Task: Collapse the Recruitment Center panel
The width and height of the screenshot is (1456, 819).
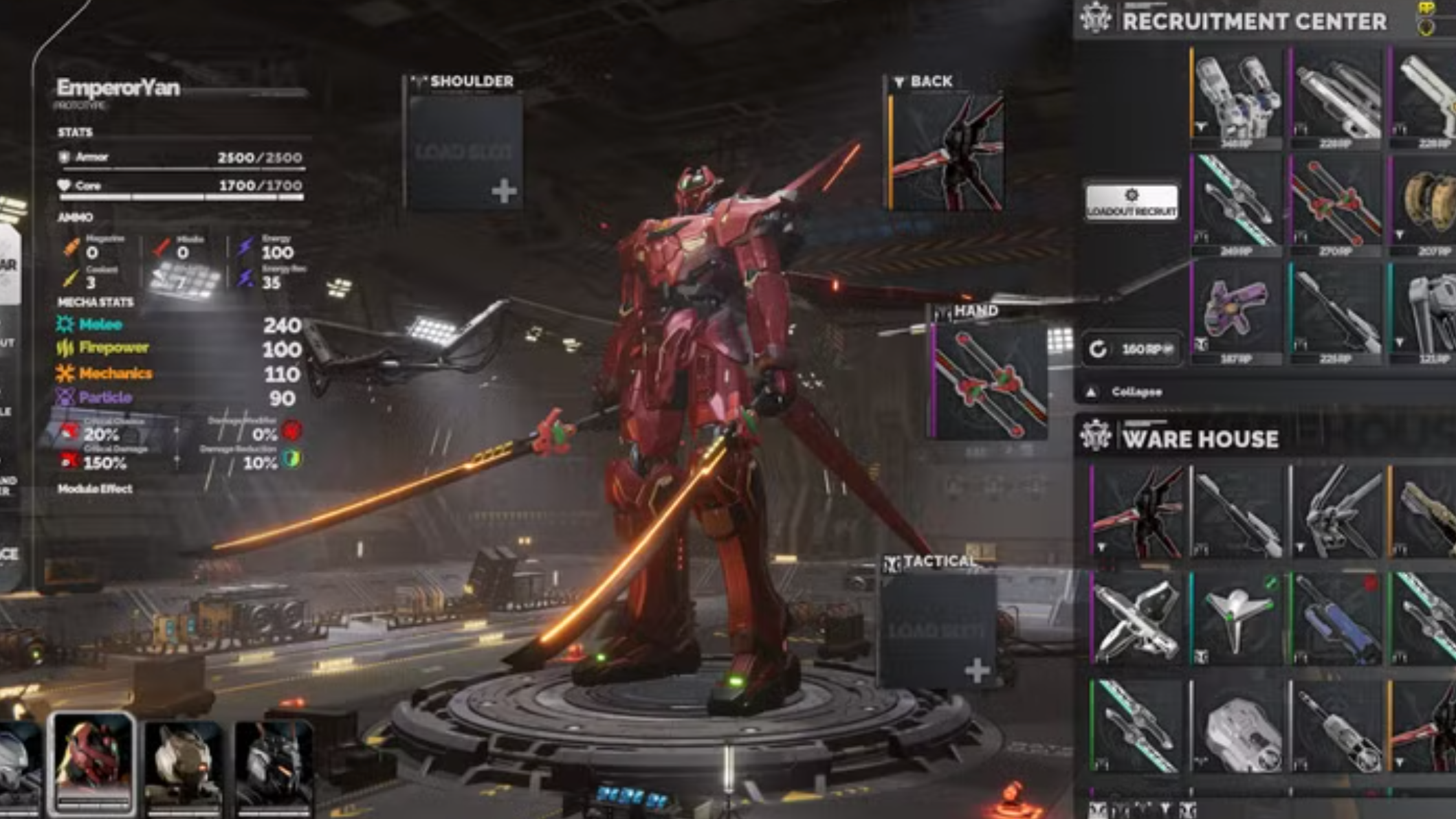Action: (x=1127, y=392)
